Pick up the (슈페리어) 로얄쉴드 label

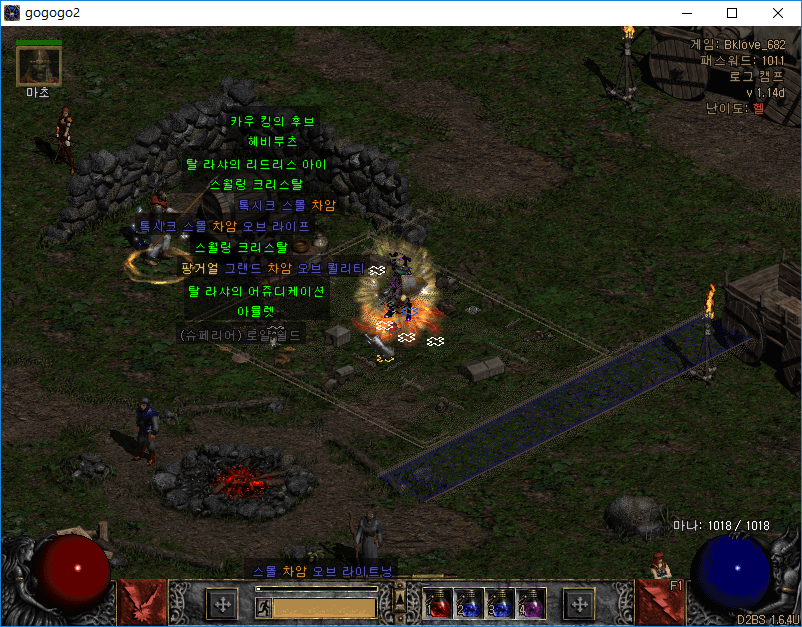(239, 335)
